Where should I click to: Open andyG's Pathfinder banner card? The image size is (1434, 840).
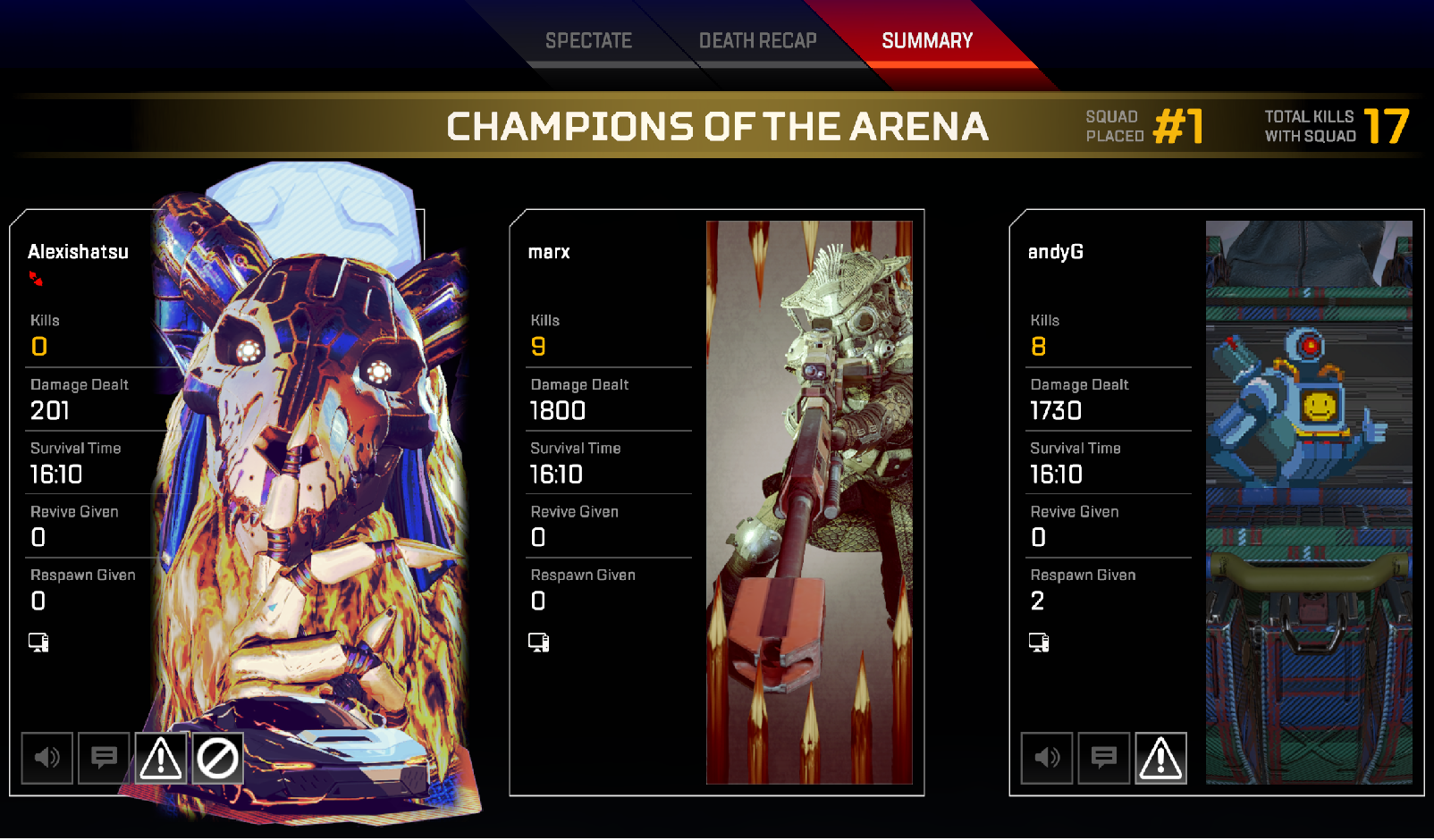[x=1309, y=502]
